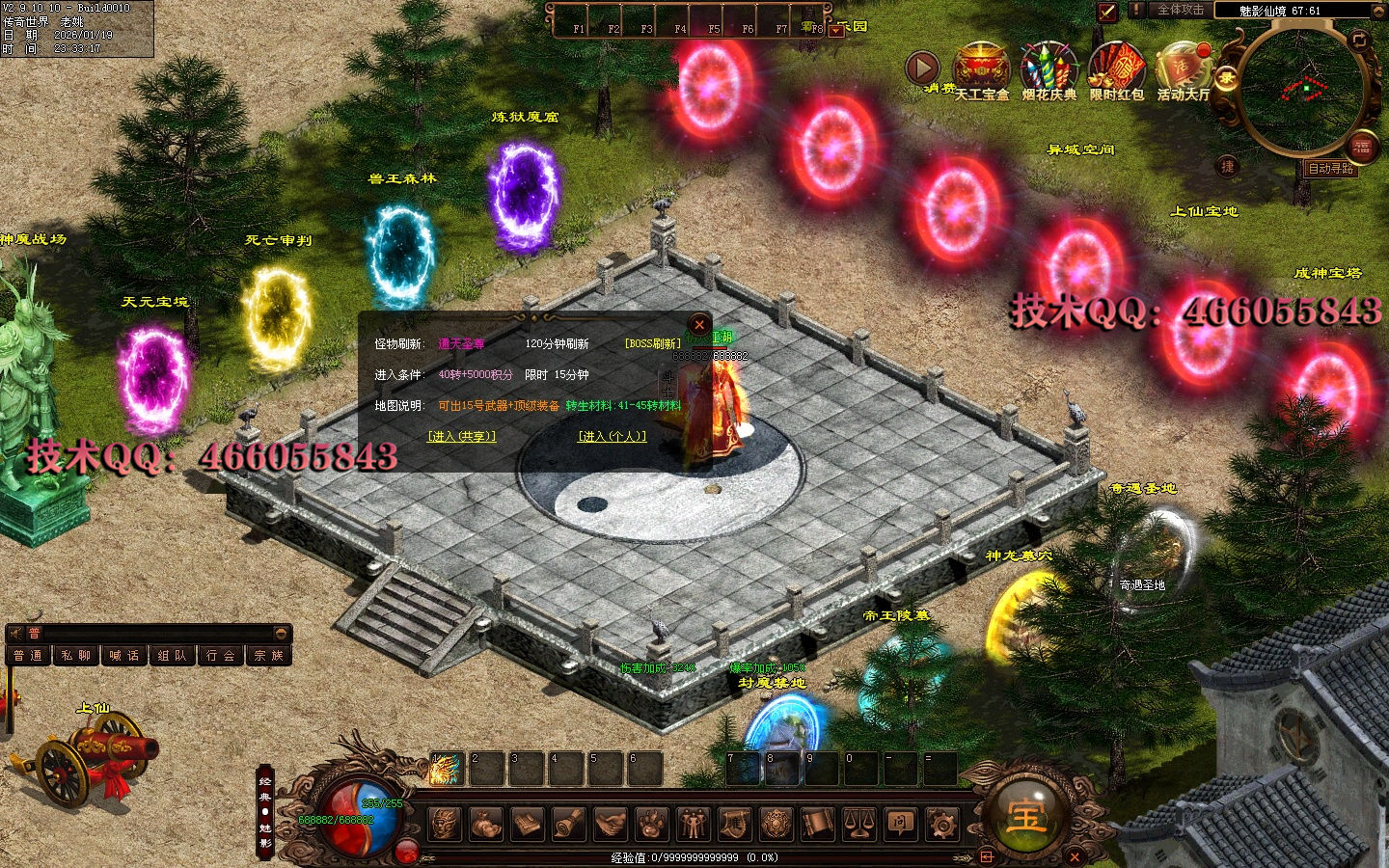This screenshot has width=1389, height=868.
Task: Open the gear settings icon on bottom bar
Action: [x=941, y=824]
